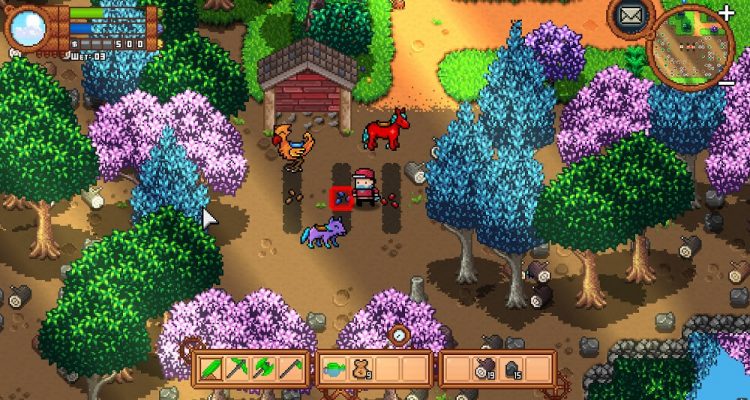Choose the hoe tool slot
The height and width of the screenshot is (400, 750).
pyautogui.click(x=290, y=369)
